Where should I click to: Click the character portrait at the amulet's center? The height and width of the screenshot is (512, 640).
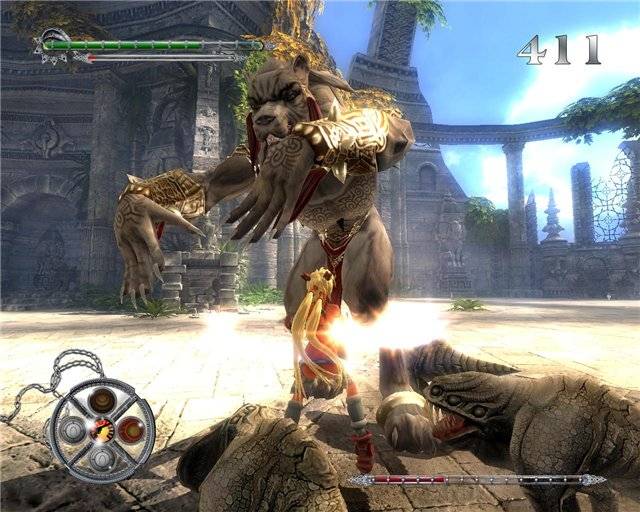(x=101, y=430)
